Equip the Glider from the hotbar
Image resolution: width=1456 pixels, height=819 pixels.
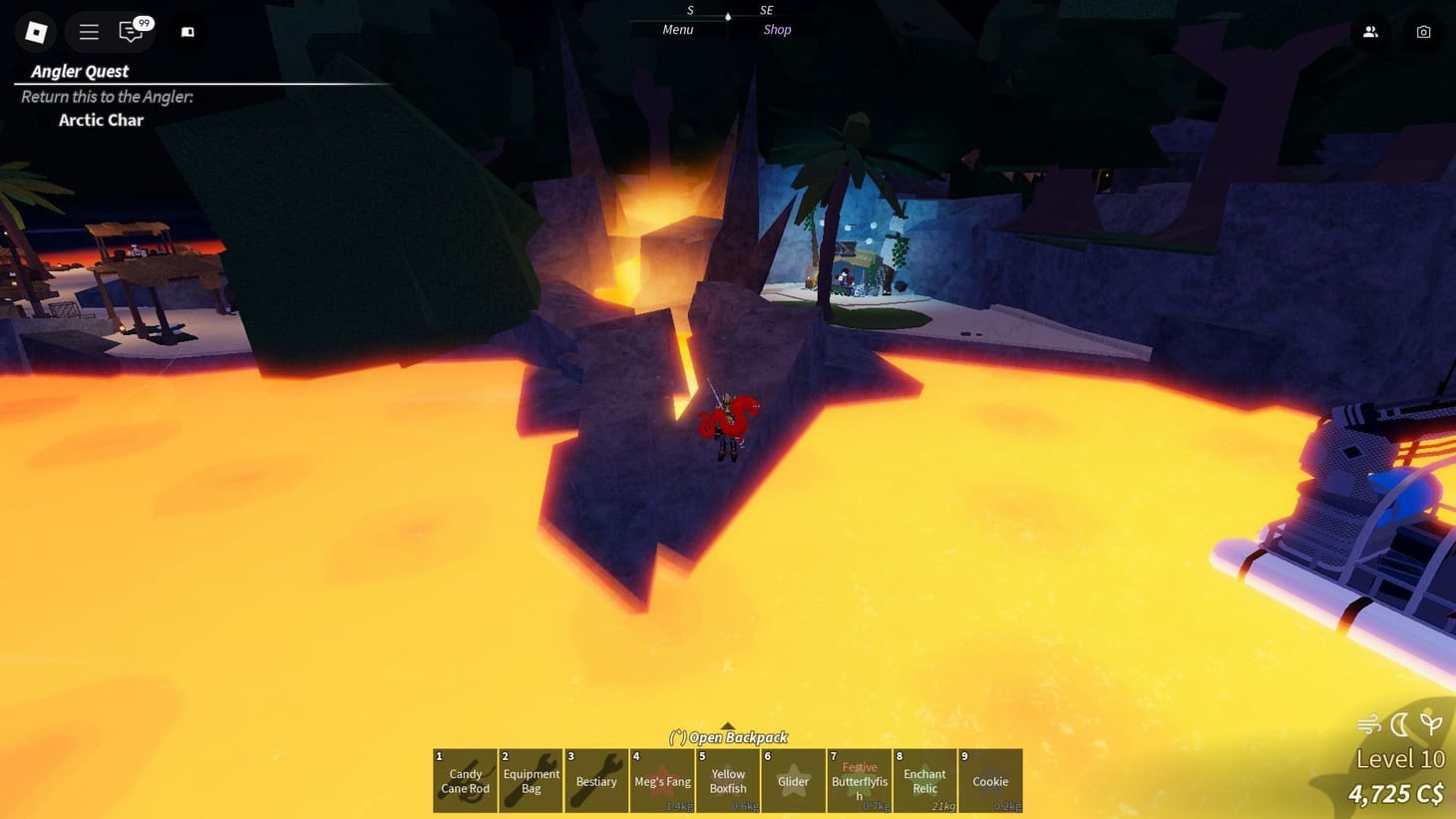click(x=793, y=781)
